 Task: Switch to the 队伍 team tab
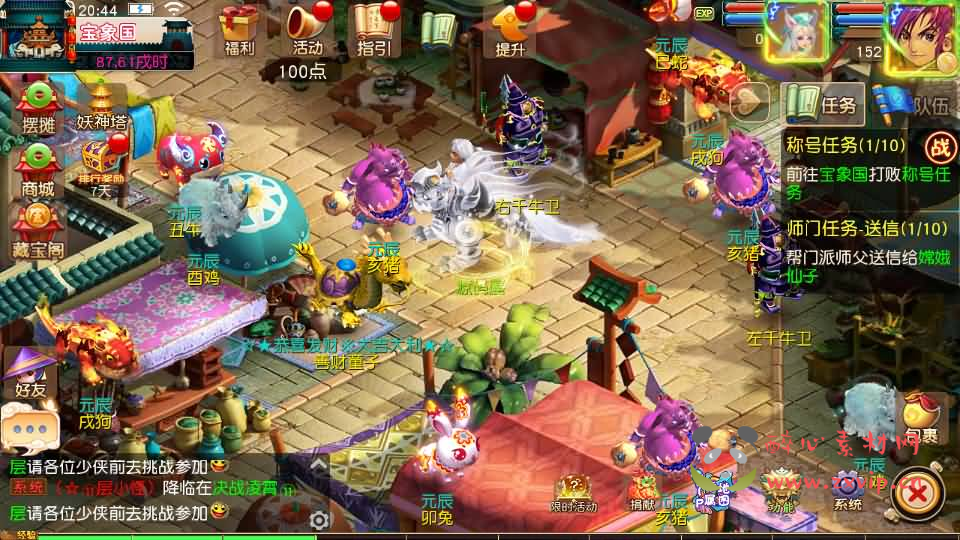tap(912, 102)
